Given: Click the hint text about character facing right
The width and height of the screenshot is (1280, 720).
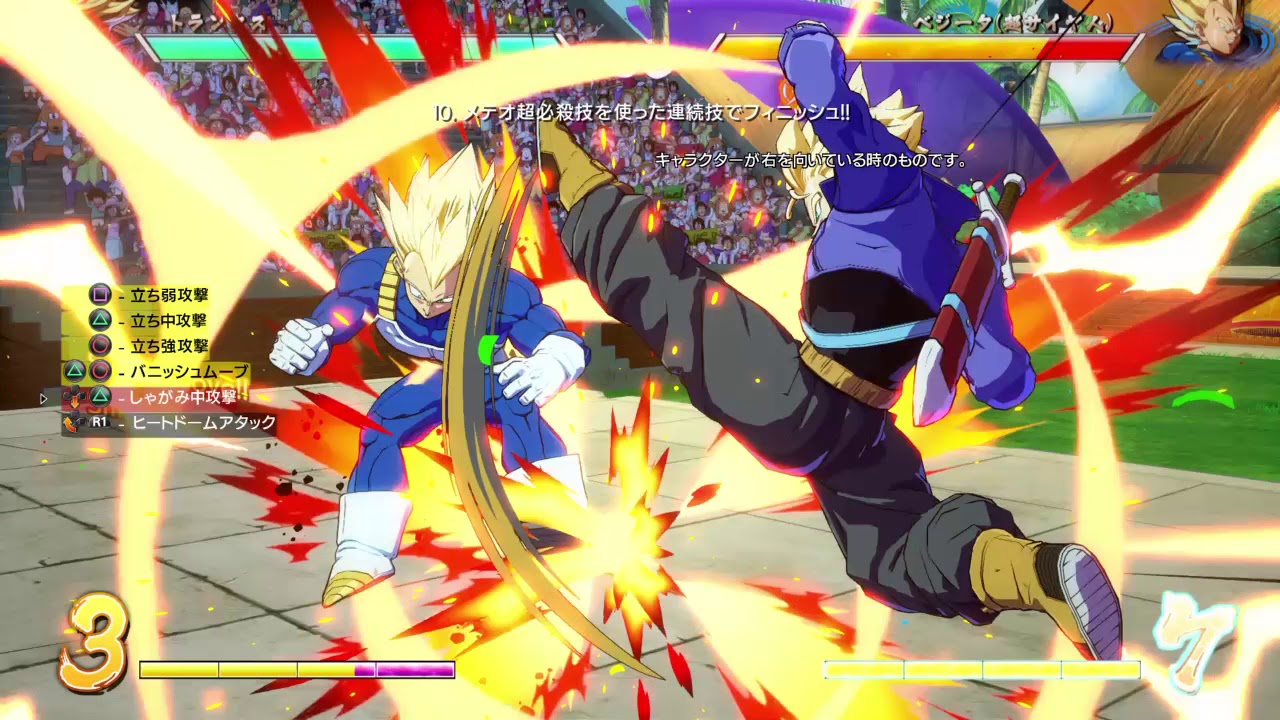Looking at the screenshot, I should pyautogui.click(x=812, y=158).
